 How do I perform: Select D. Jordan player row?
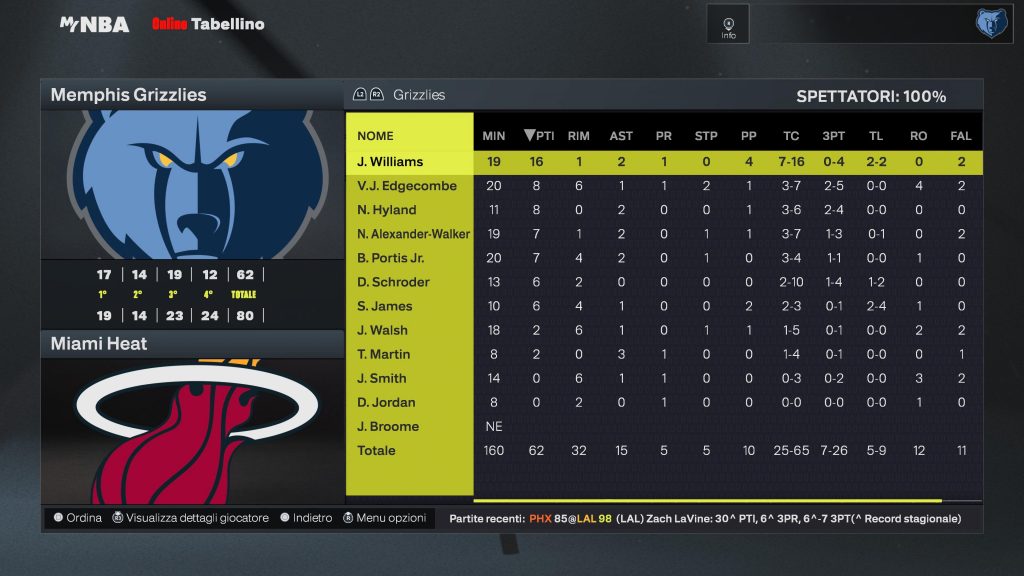coord(386,402)
